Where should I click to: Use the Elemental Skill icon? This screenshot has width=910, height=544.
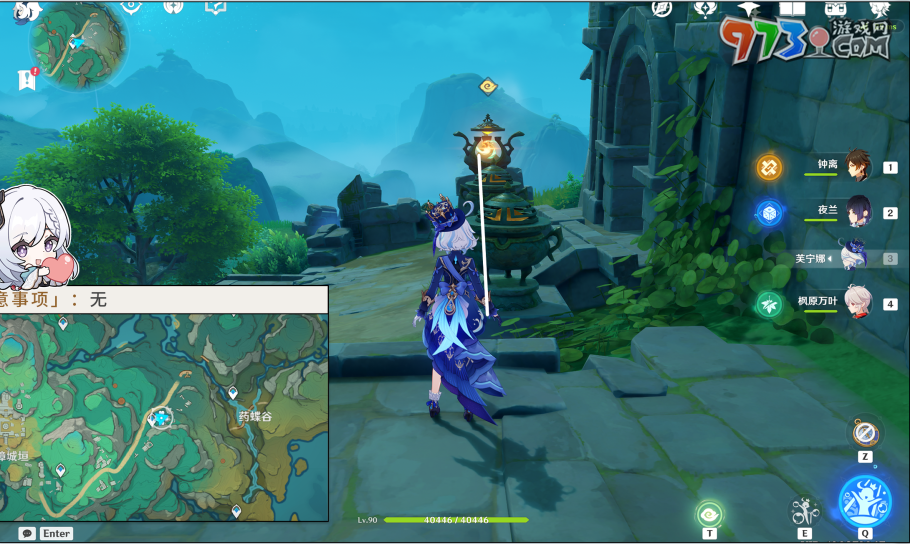(x=804, y=511)
